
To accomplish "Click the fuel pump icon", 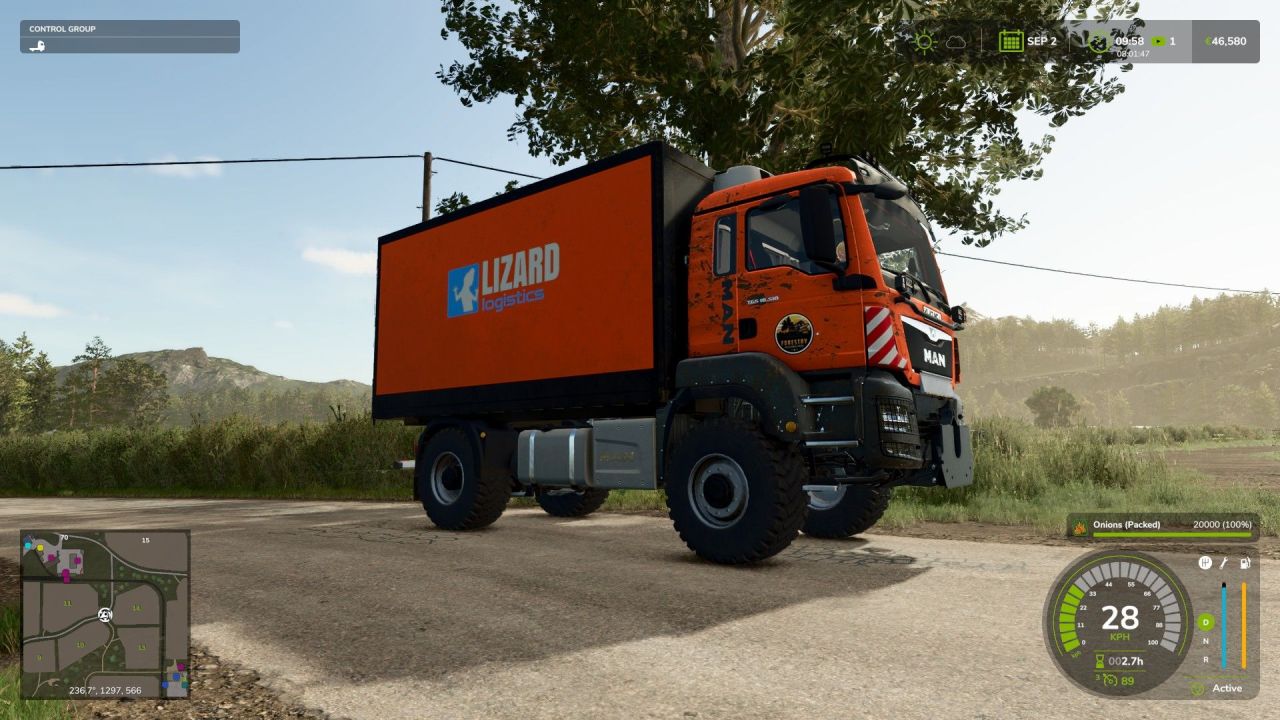I will pos(1244,563).
